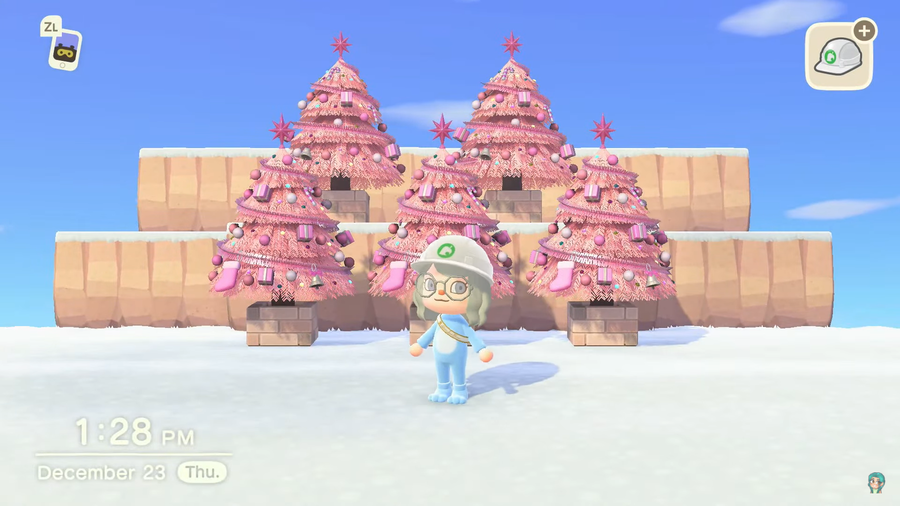Open the NookPhone icon
The height and width of the screenshot is (506, 900).
[65, 49]
